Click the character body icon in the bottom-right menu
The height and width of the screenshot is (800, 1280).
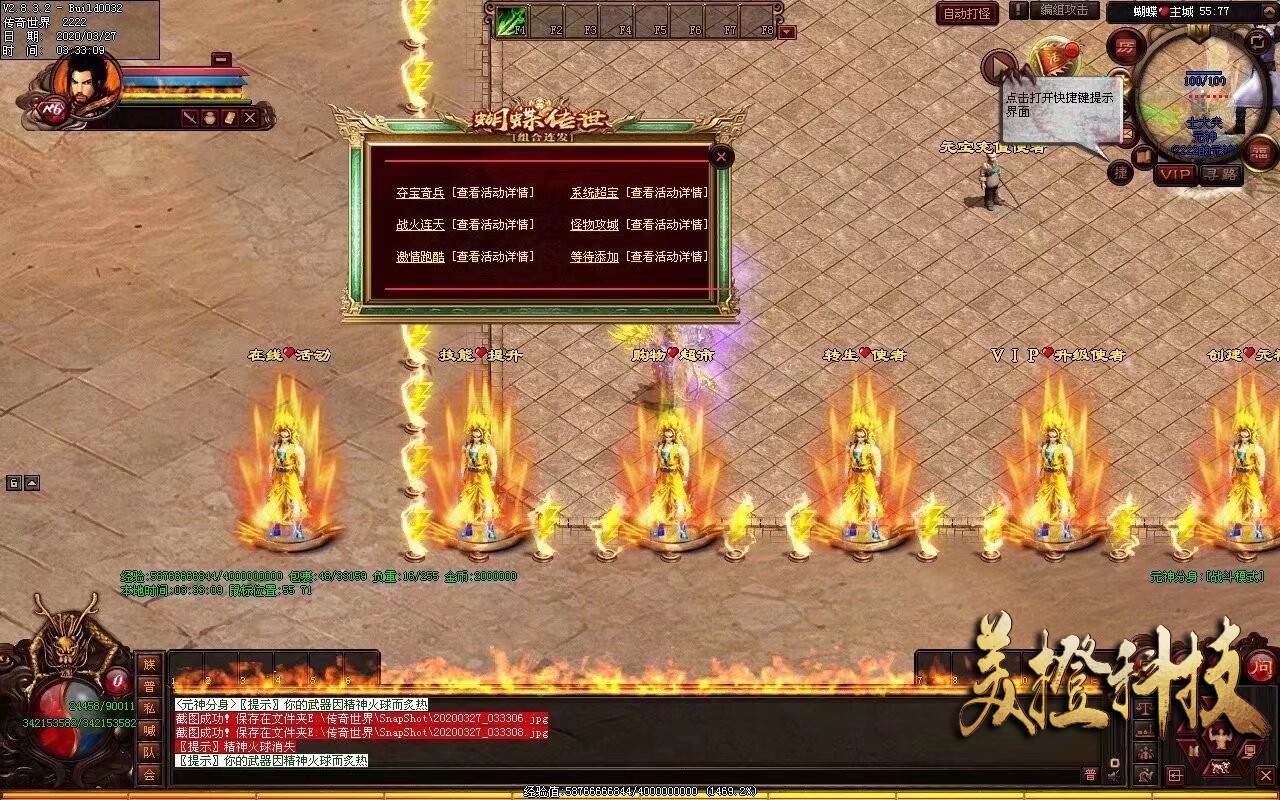pyautogui.click(x=1221, y=738)
